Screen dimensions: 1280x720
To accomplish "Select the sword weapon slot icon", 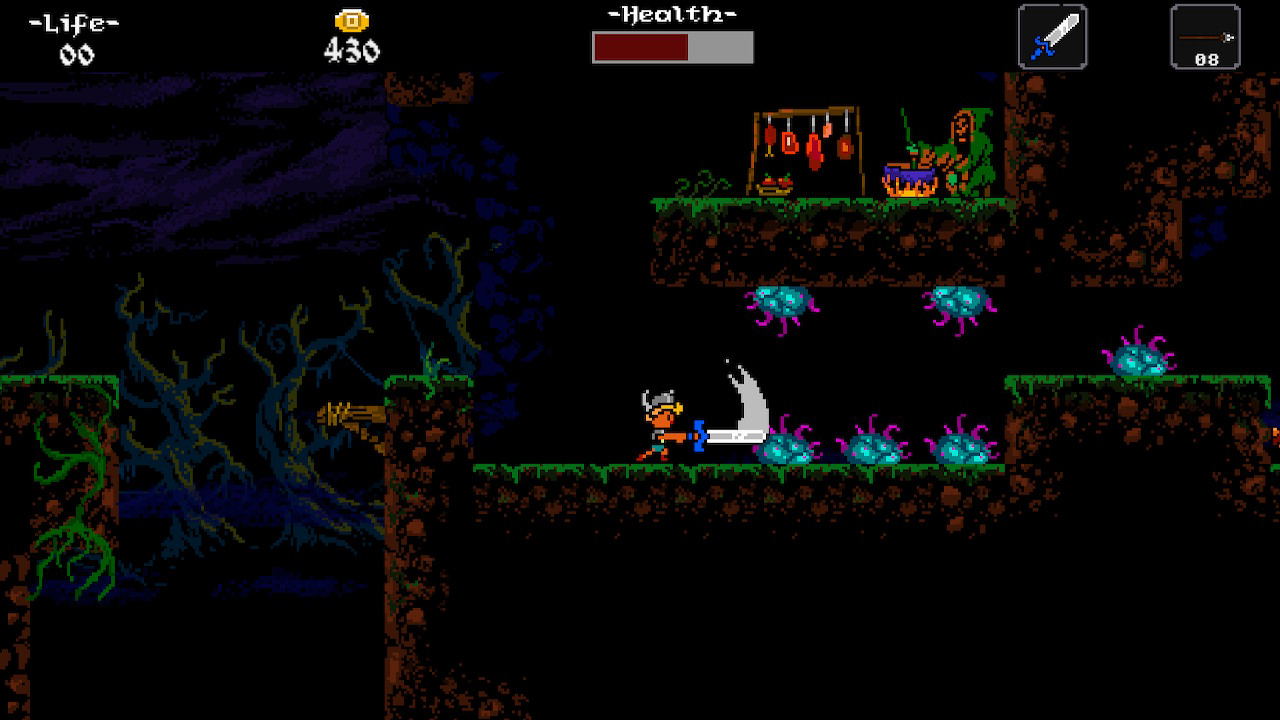I will pos(1051,36).
